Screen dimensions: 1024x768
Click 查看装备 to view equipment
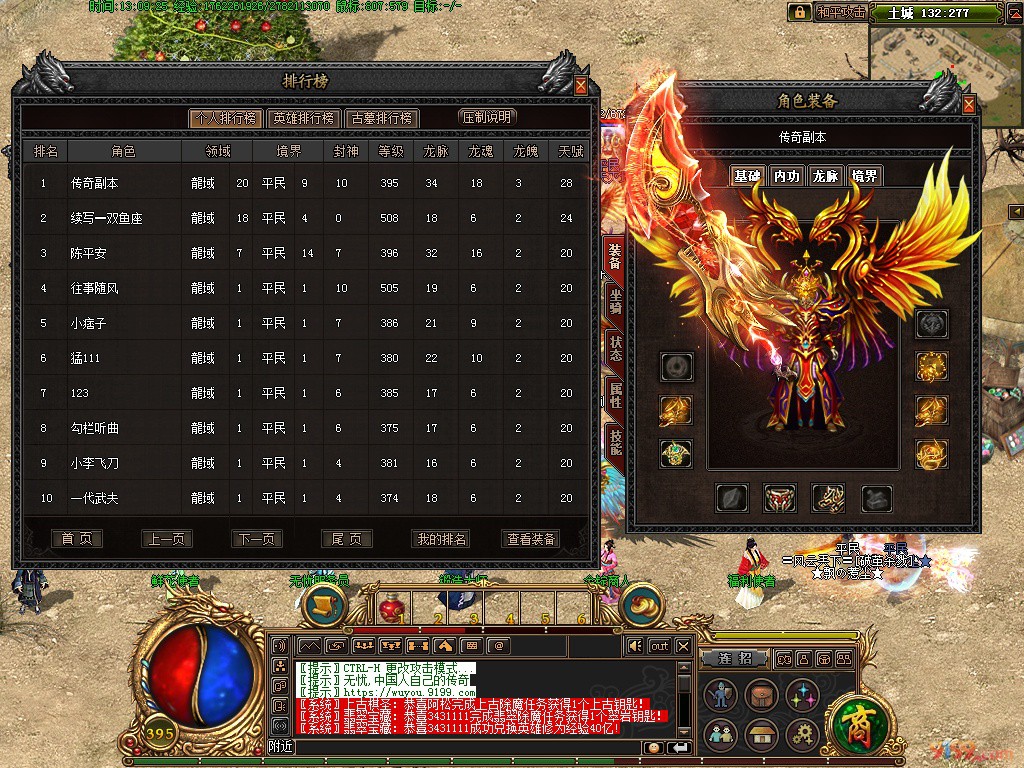click(531, 539)
